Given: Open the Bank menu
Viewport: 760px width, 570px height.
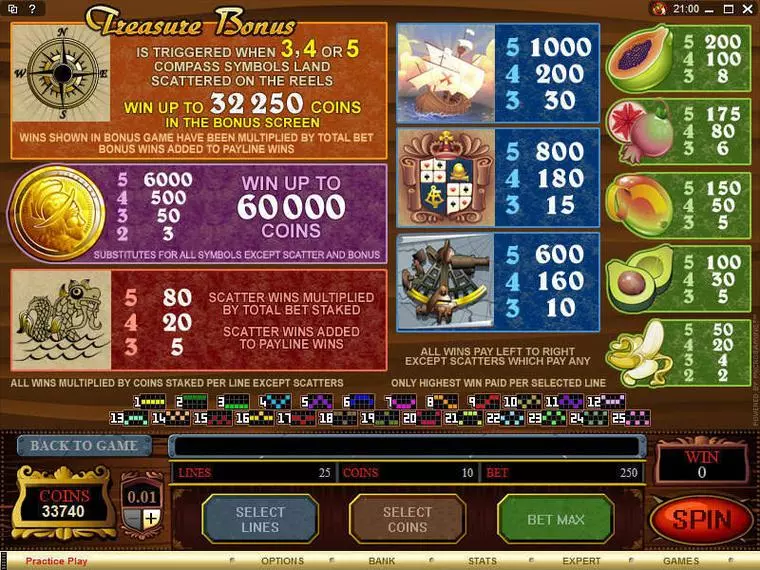Looking at the screenshot, I should [381, 562].
